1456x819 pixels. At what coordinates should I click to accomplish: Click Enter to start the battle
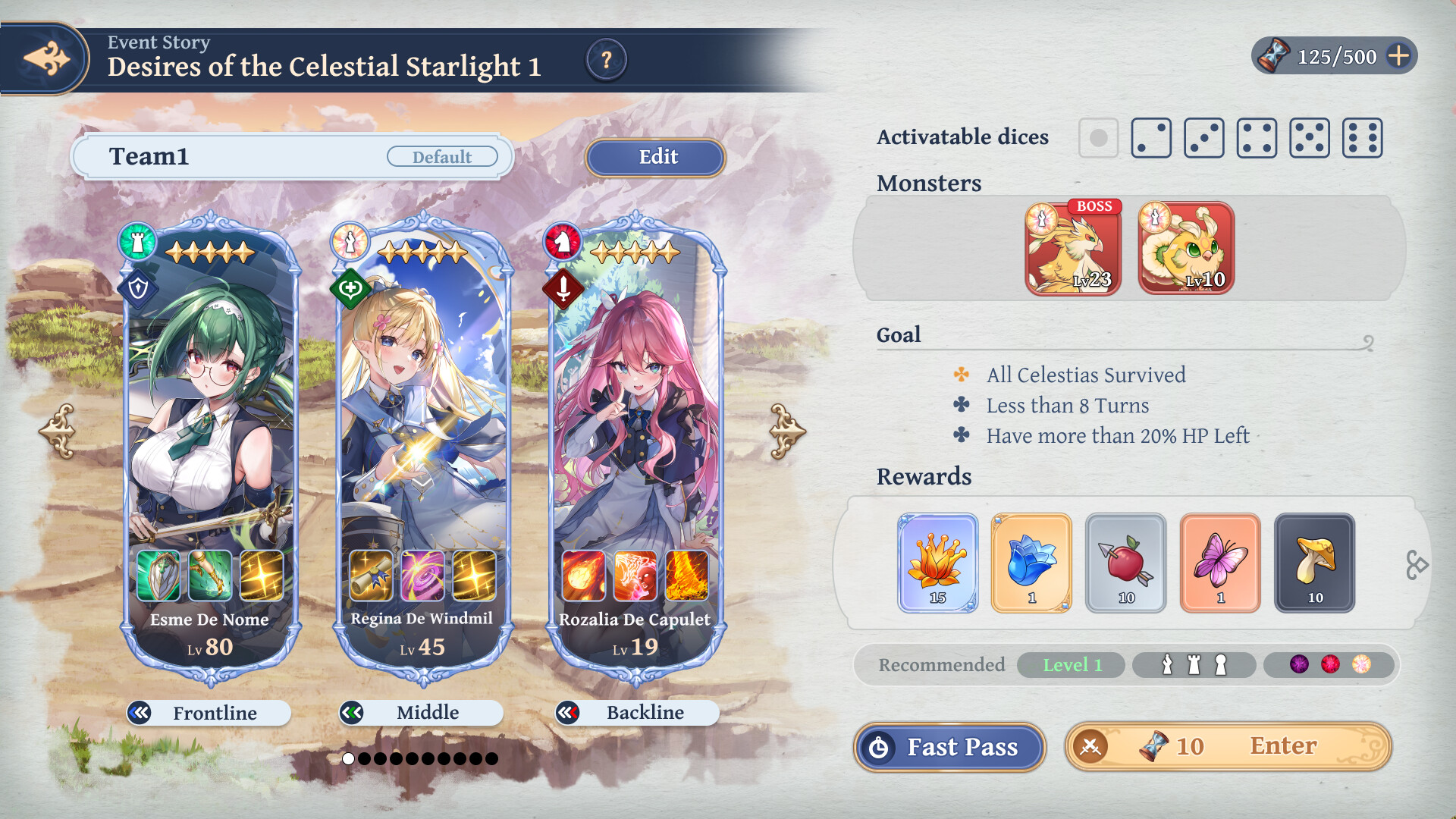click(x=1283, y=746)
